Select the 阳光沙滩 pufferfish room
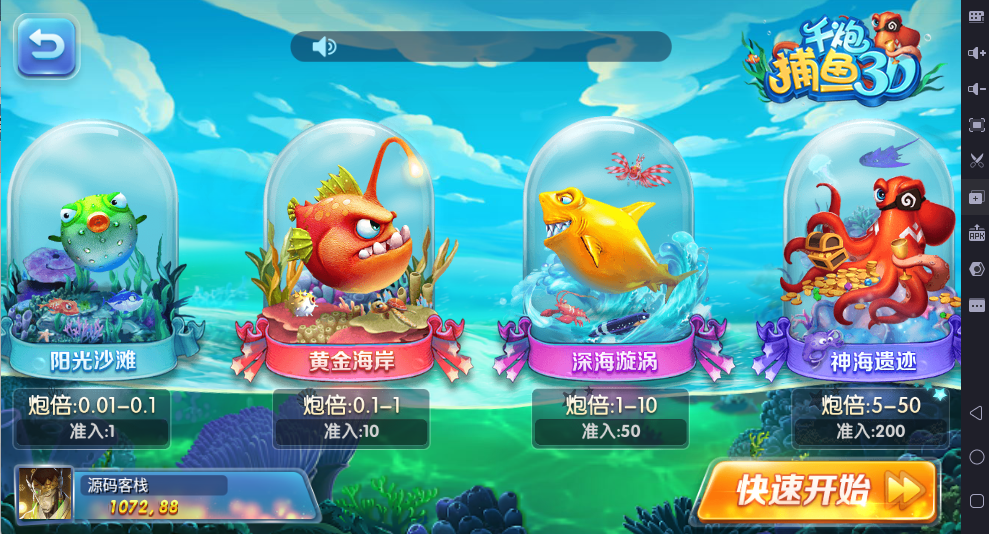This screenshot has width=989, height=534. point(92,260)
